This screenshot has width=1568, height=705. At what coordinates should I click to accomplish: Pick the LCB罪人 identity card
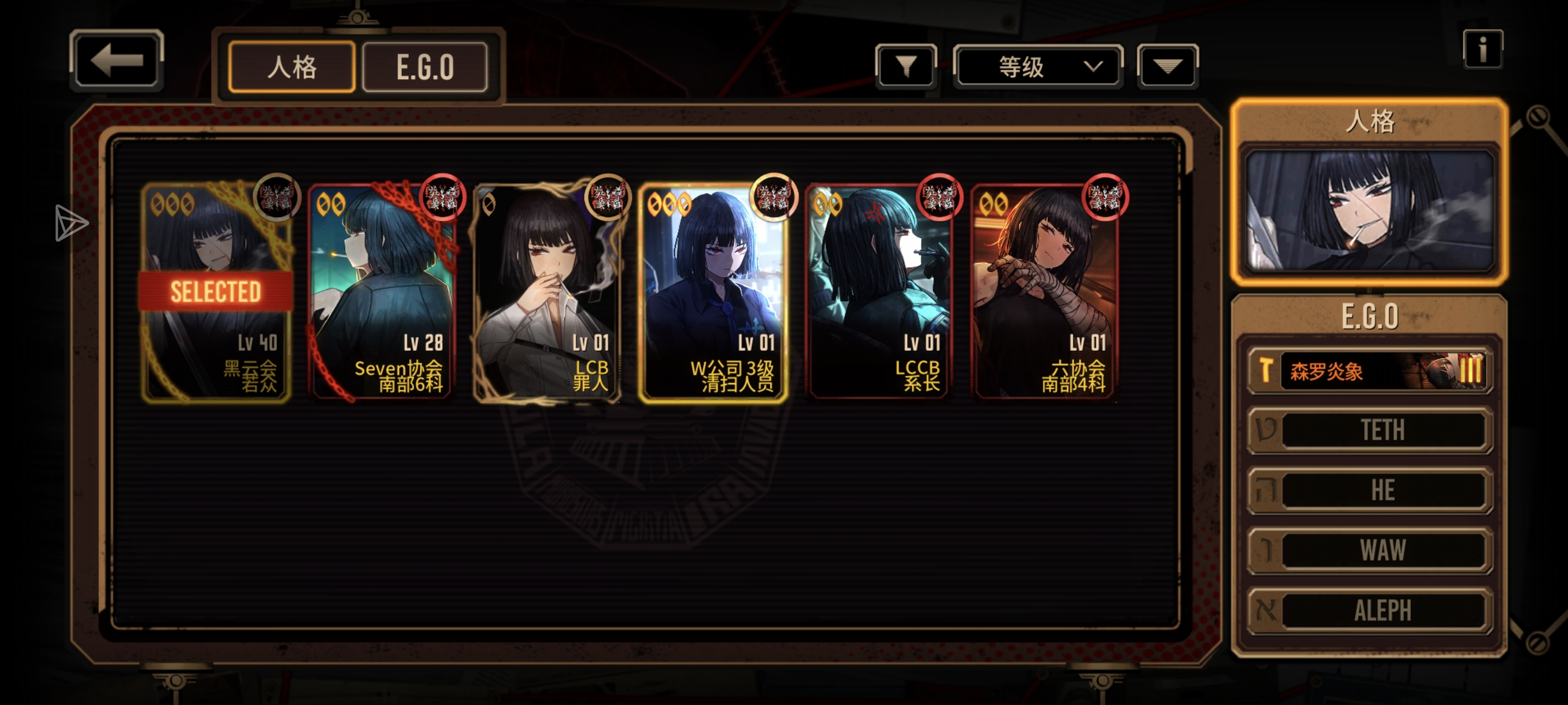(x=547, y=292)
